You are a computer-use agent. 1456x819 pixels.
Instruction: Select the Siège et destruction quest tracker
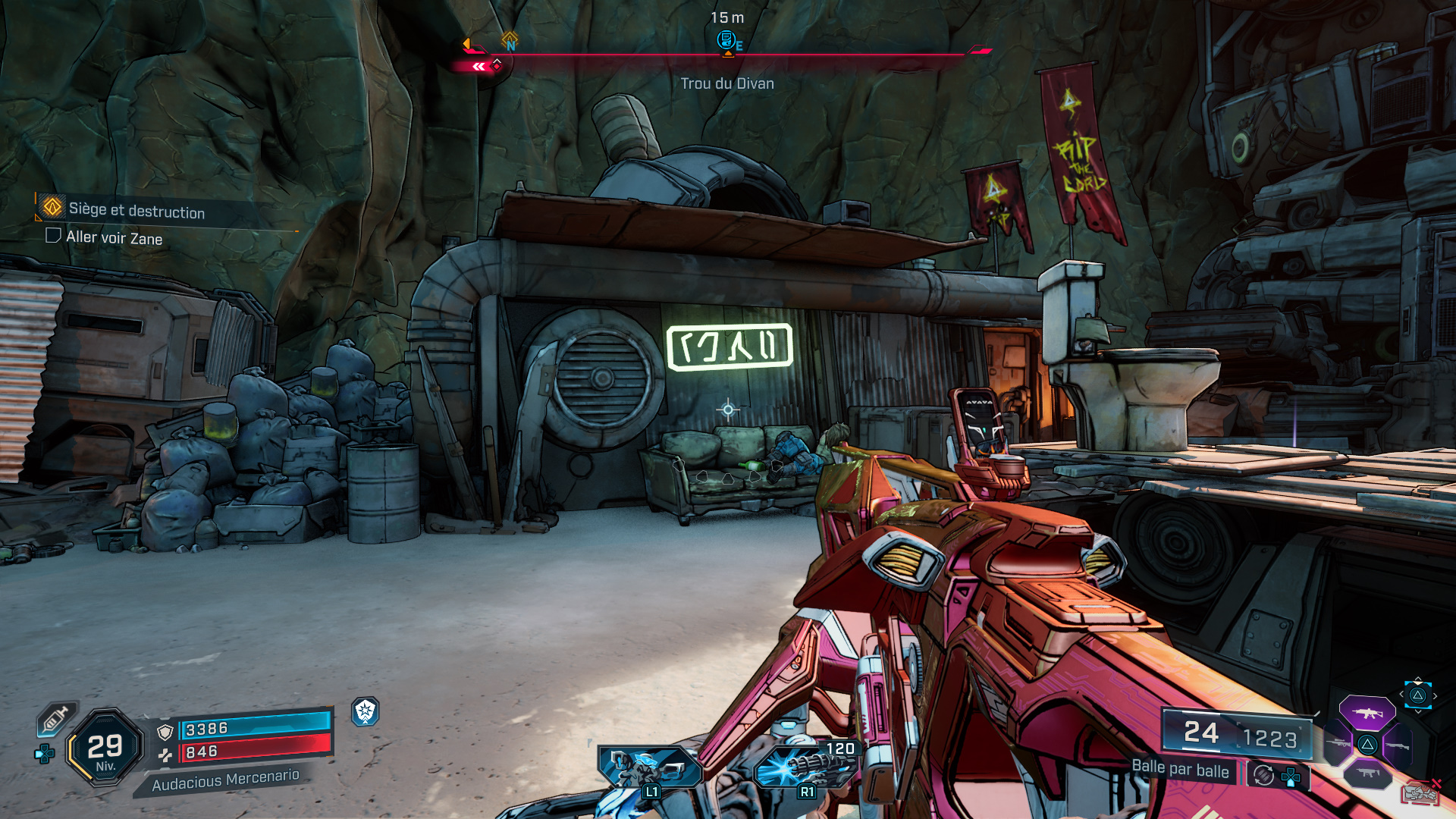[x=136, y=210]
